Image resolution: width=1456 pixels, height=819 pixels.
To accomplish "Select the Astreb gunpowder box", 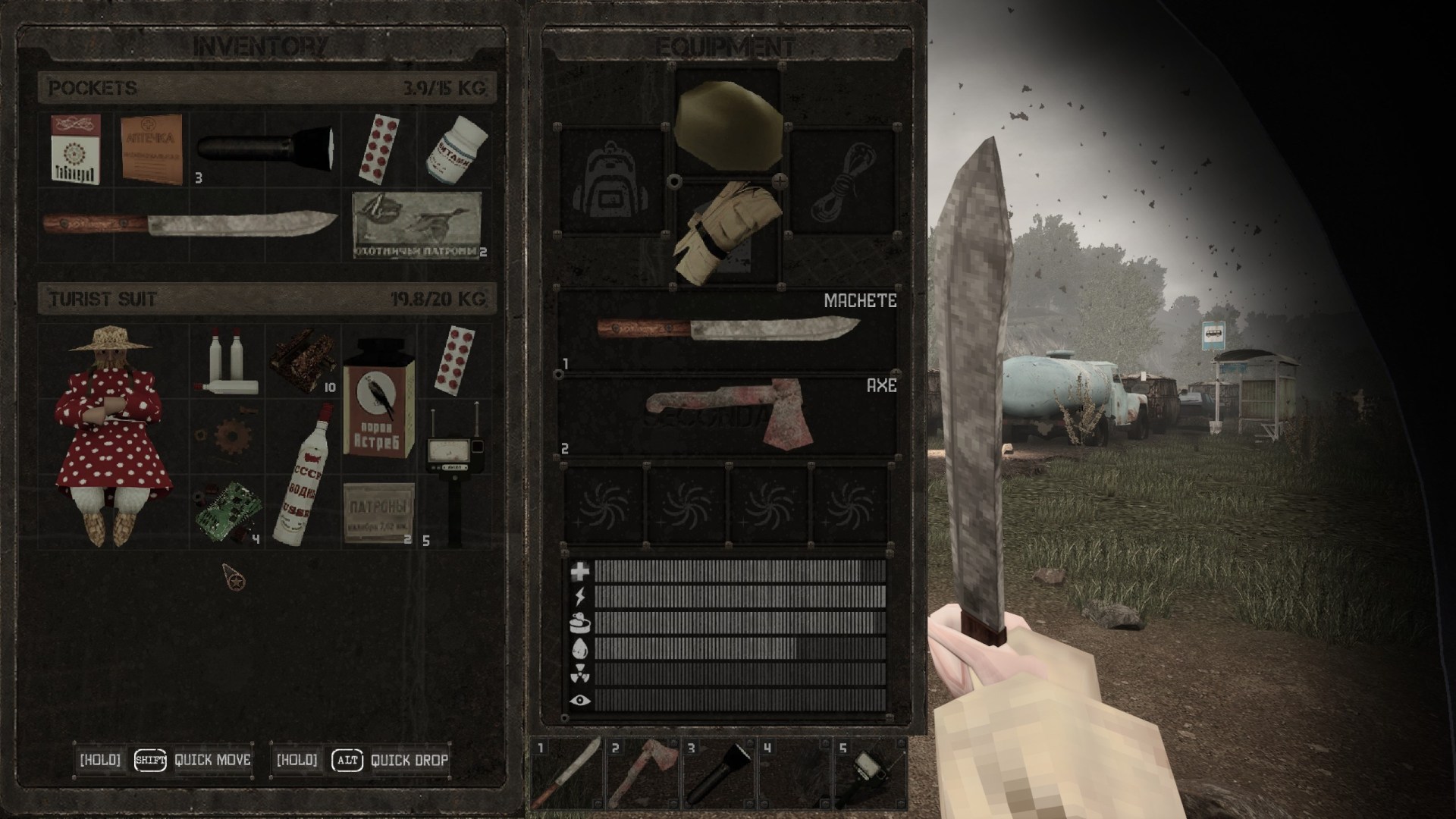I will pyautogui.click(x=378, y=397).
